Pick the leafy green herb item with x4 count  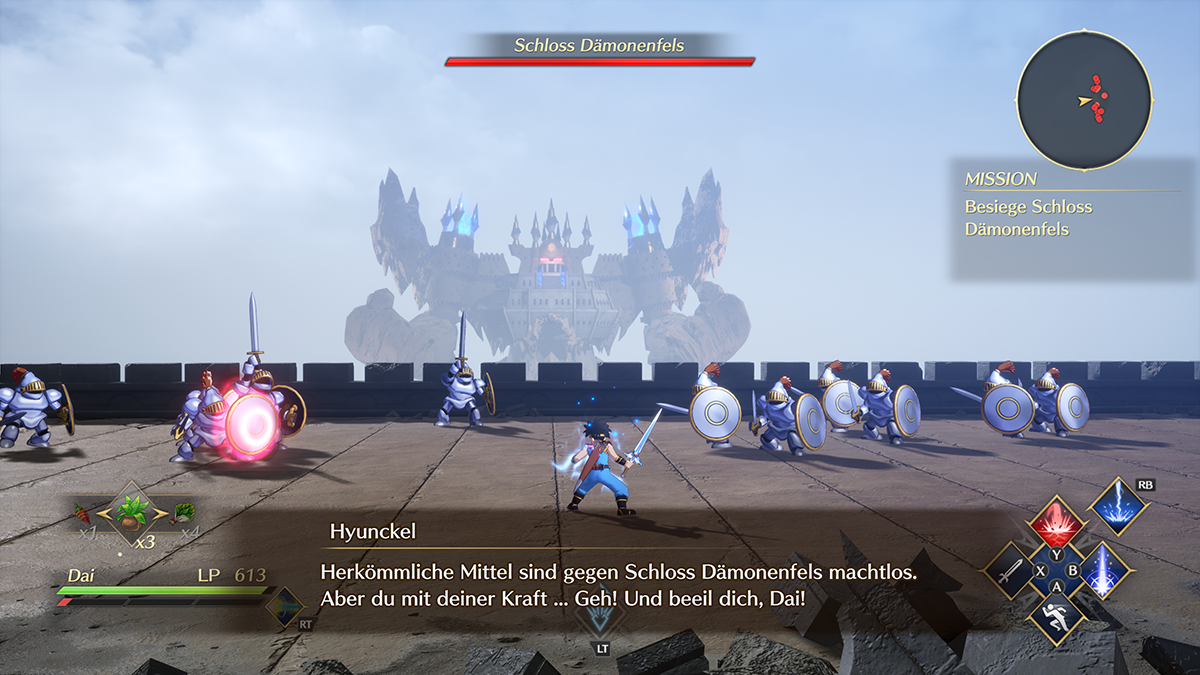pyautogui.click(x=183, y=514)
